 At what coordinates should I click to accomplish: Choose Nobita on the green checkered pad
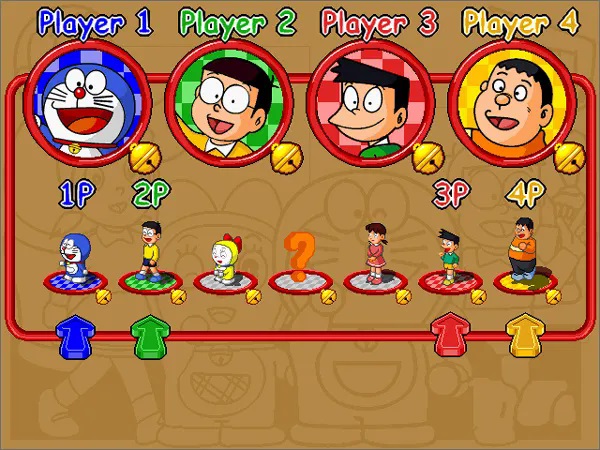point(149,251)
